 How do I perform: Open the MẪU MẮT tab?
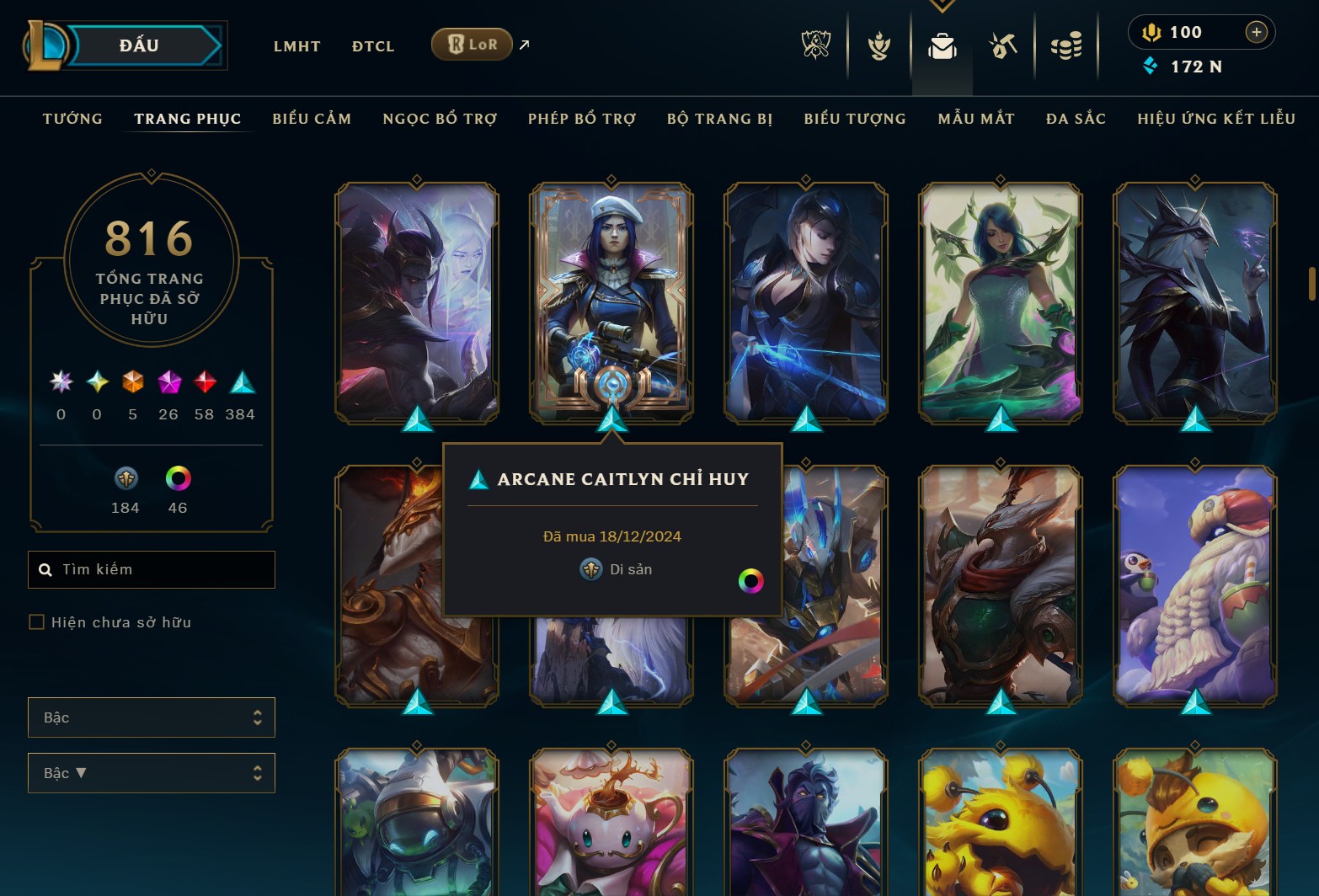pos(976,119)
